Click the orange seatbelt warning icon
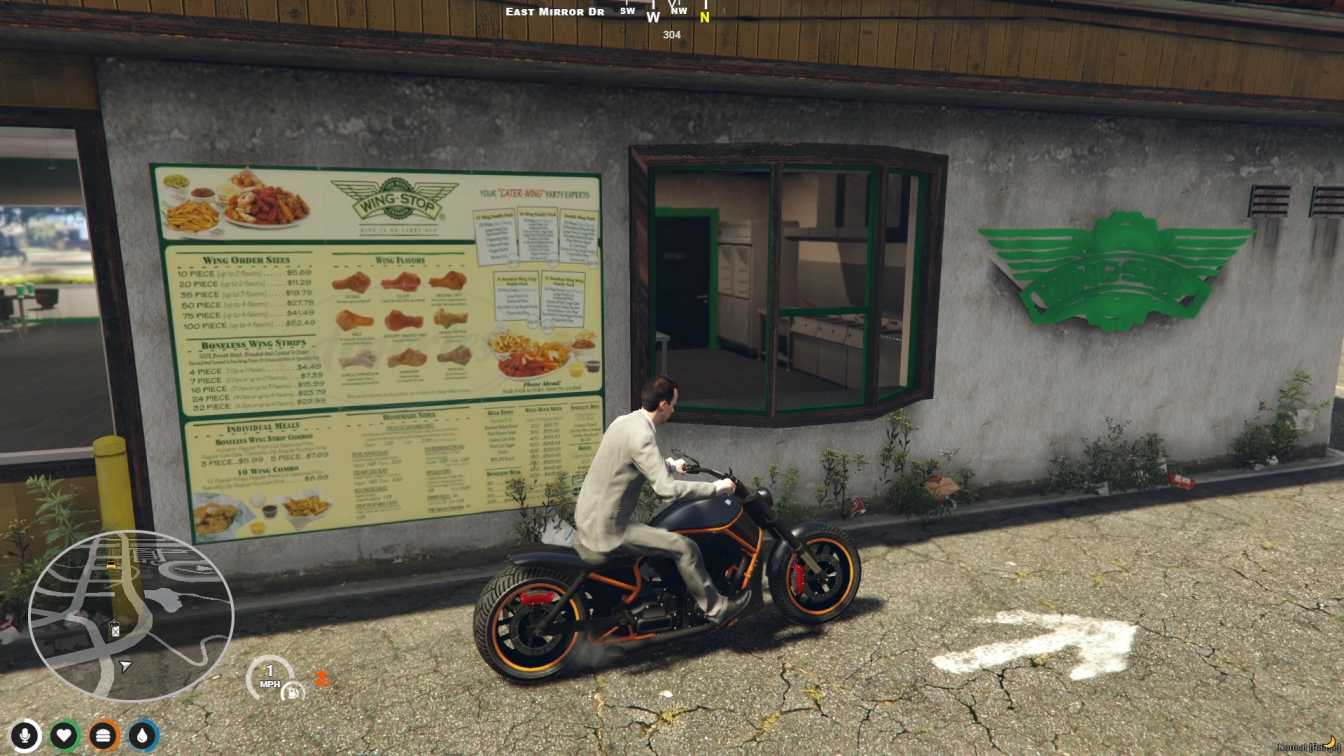 click(321, 678)
